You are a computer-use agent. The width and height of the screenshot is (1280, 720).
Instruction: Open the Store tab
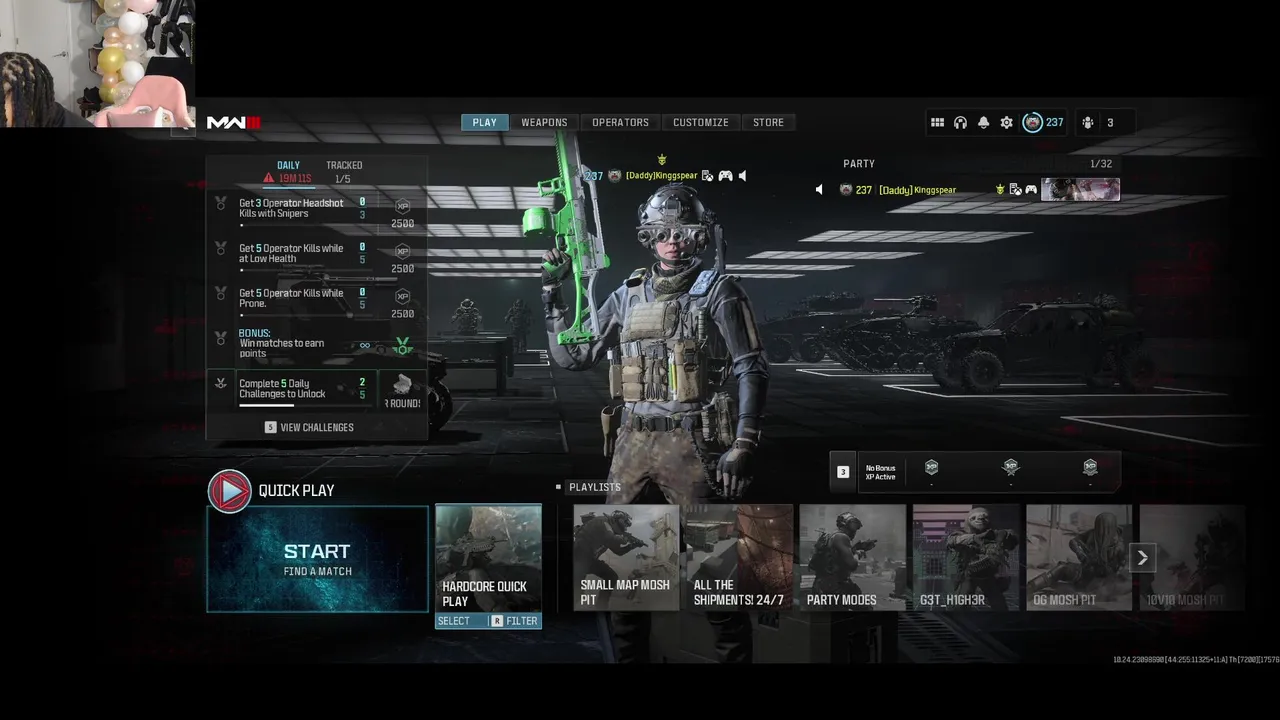(x=768, y=122)
